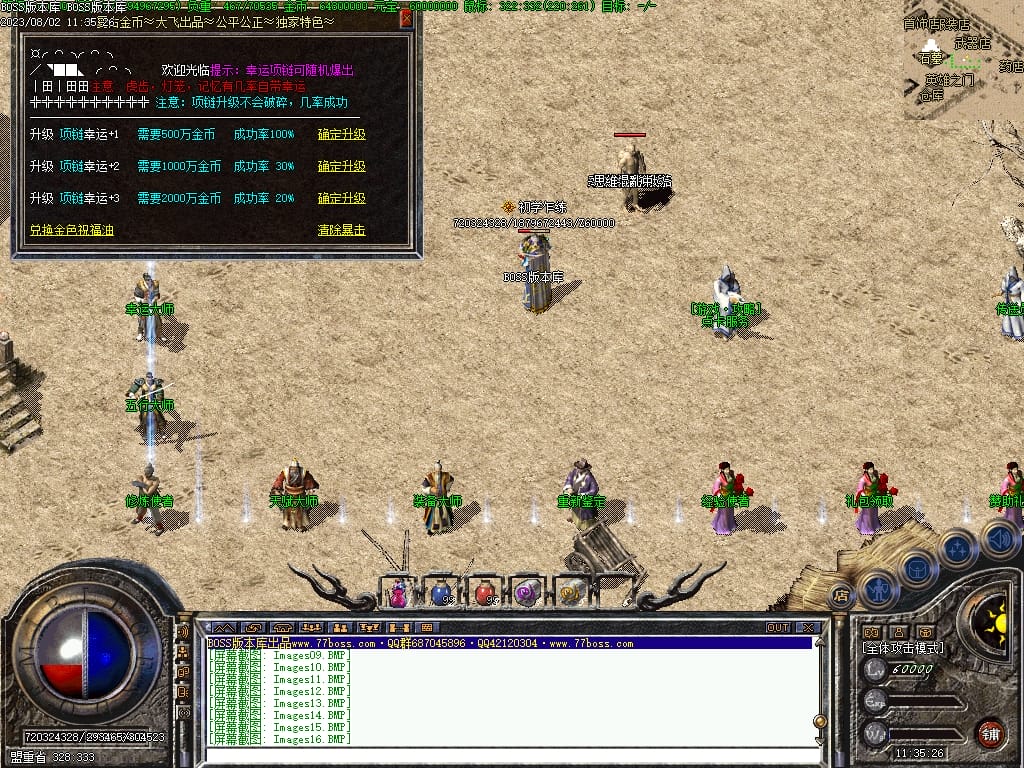Confirm the necklace luck +2 upgrade
Viewport: 1024px width, 768px height.
click(342, 167)
